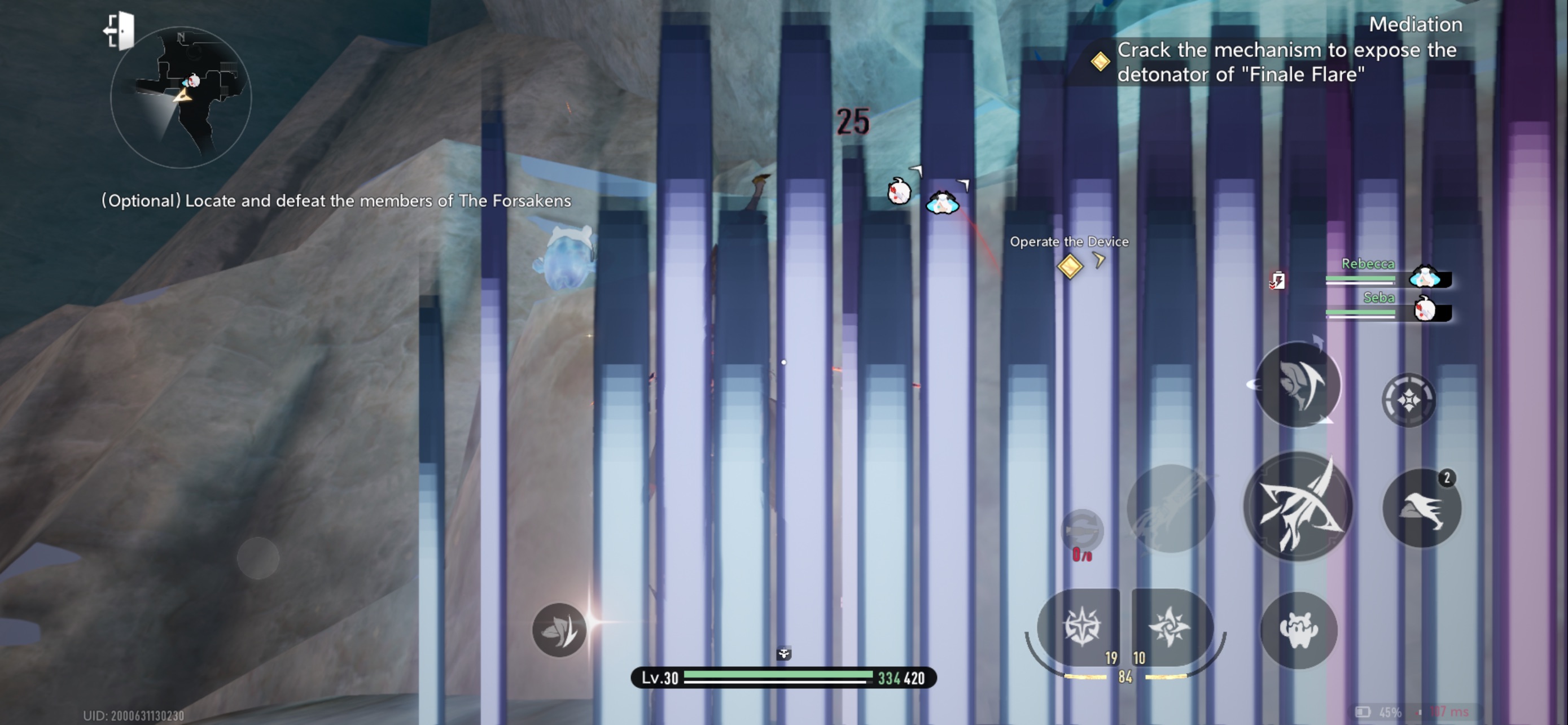Activate the helmeted figure skill button

1298,385
